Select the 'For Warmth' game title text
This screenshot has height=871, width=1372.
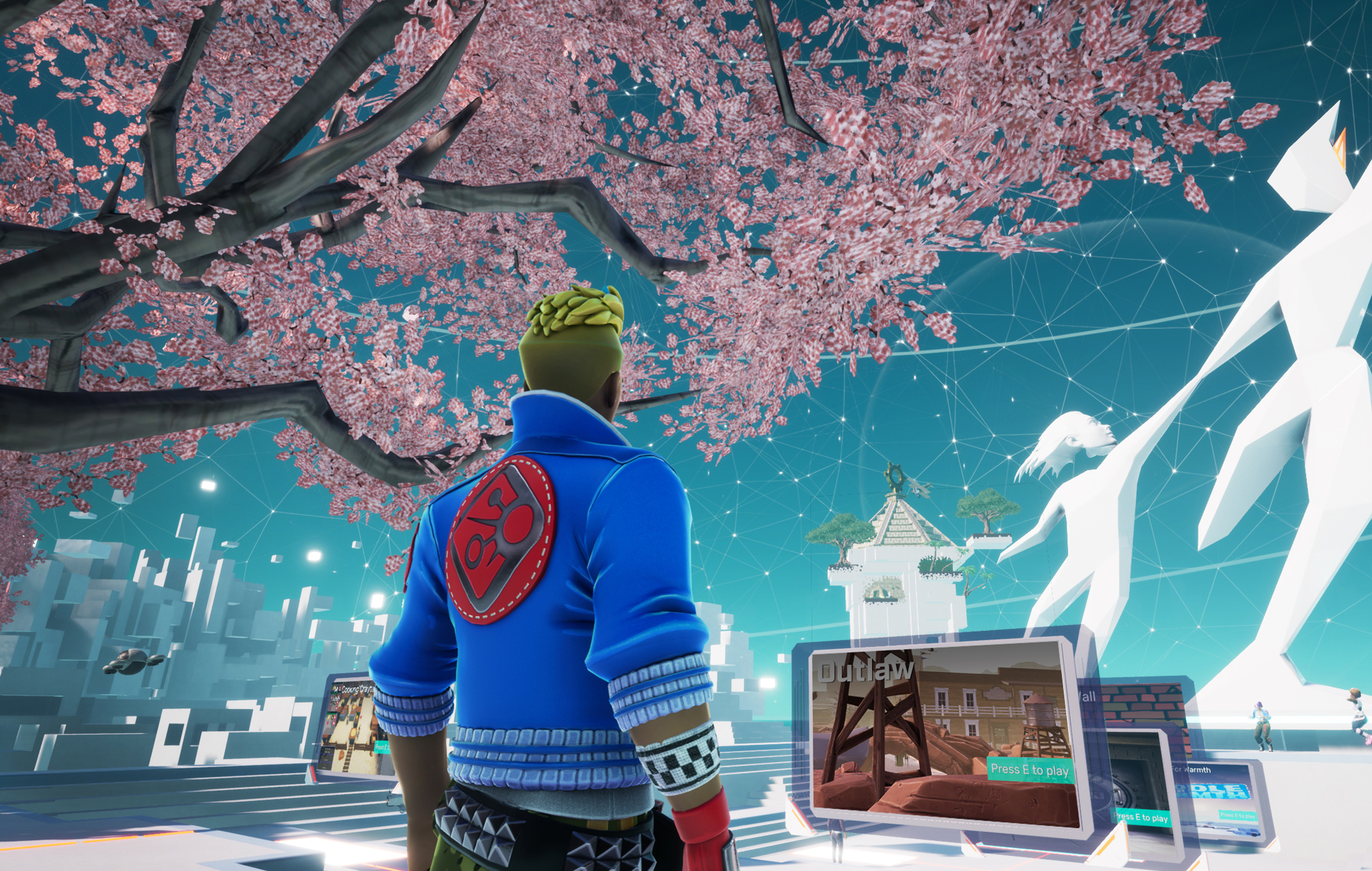1192,769
